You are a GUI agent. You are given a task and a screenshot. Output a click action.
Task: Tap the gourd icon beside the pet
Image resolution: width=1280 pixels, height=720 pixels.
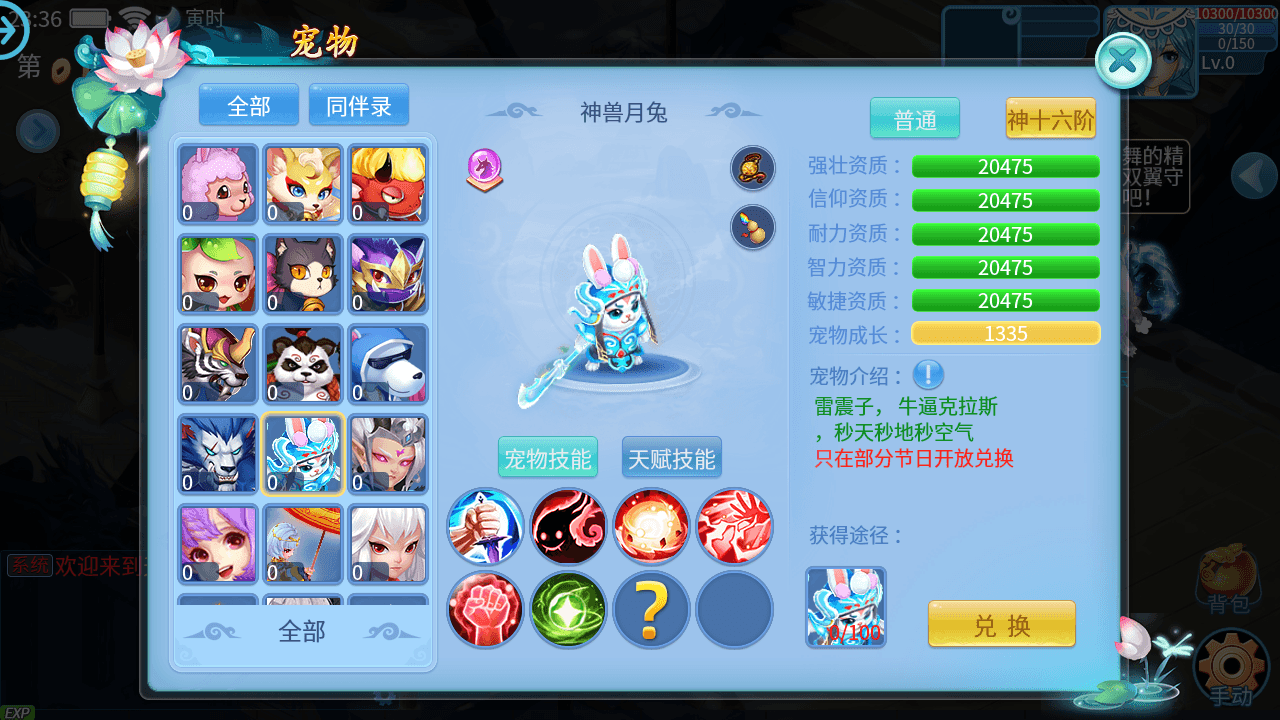[752, 227]
